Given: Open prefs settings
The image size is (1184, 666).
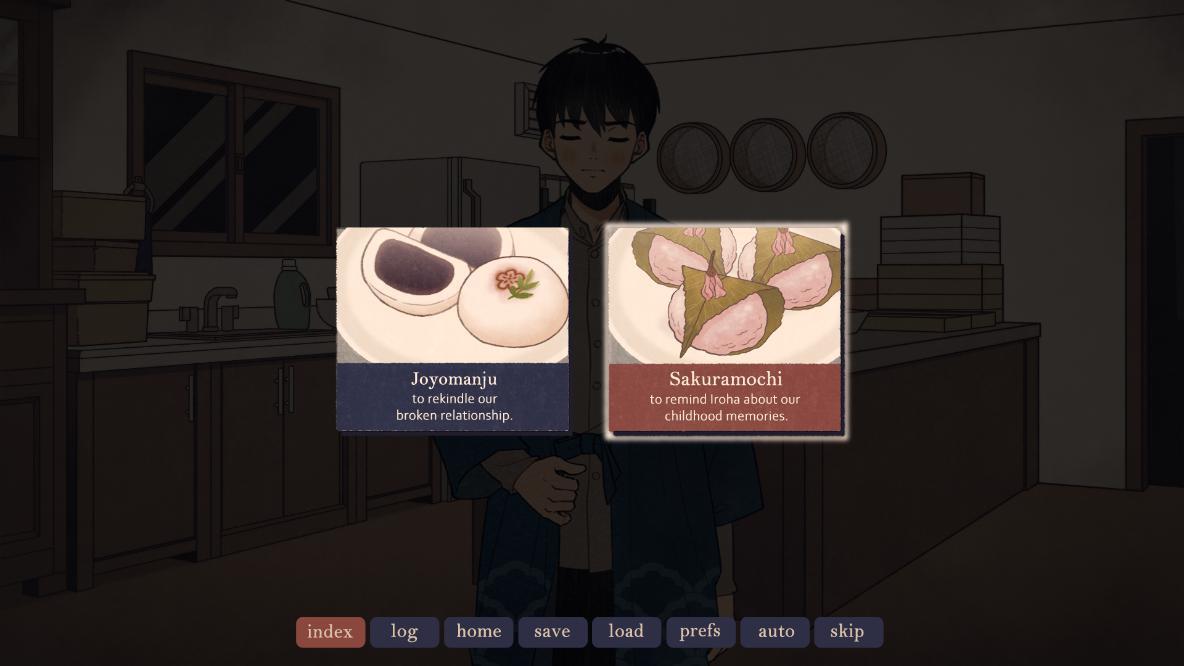Looking at the screenshot, I should [700, 632].
